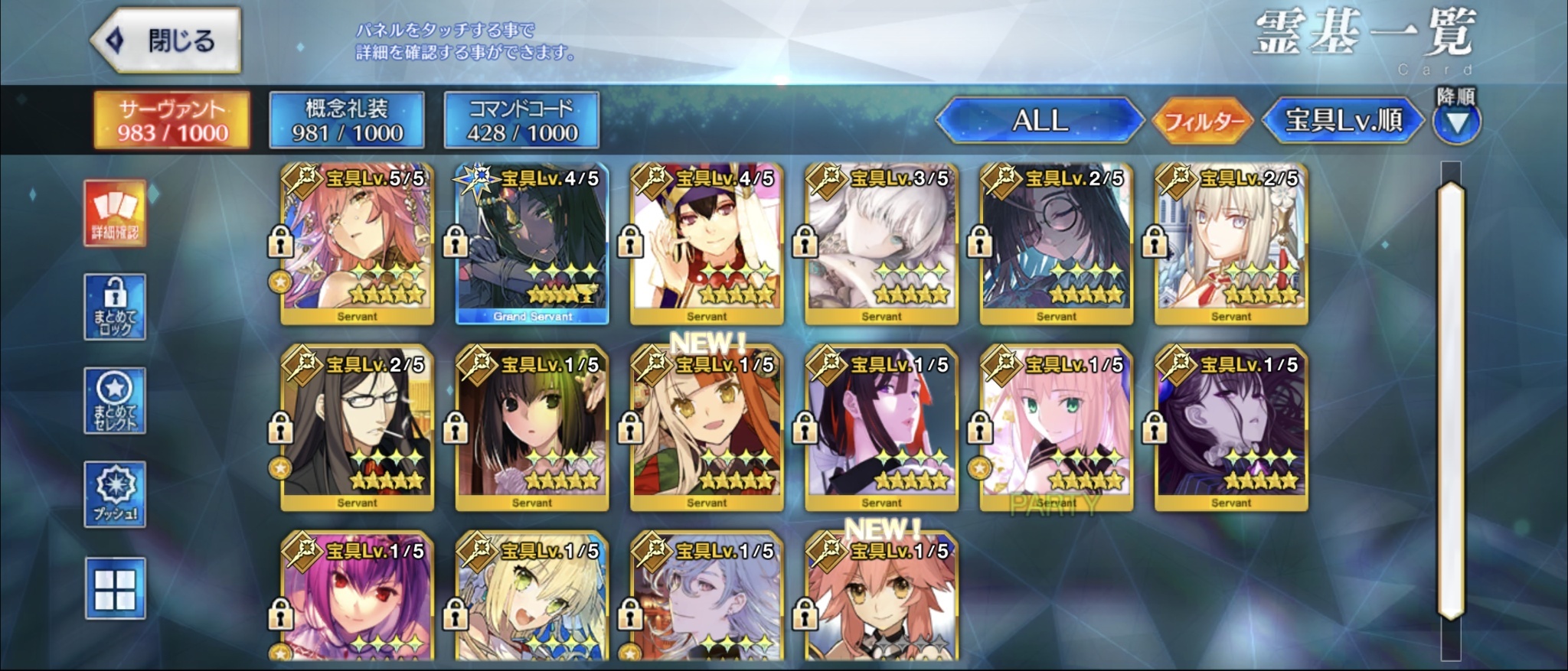
Task: Open the フィルター options
Action: tap(1202, 121)
